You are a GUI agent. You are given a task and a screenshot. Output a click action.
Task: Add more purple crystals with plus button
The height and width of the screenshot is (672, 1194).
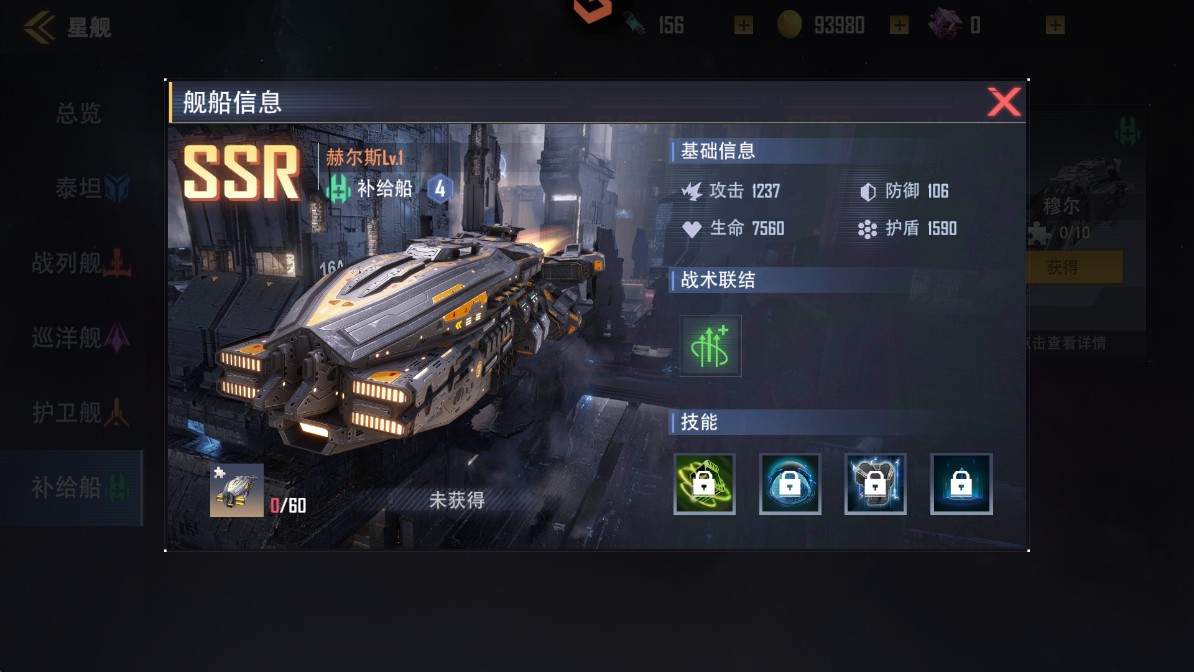[1055, 26]
